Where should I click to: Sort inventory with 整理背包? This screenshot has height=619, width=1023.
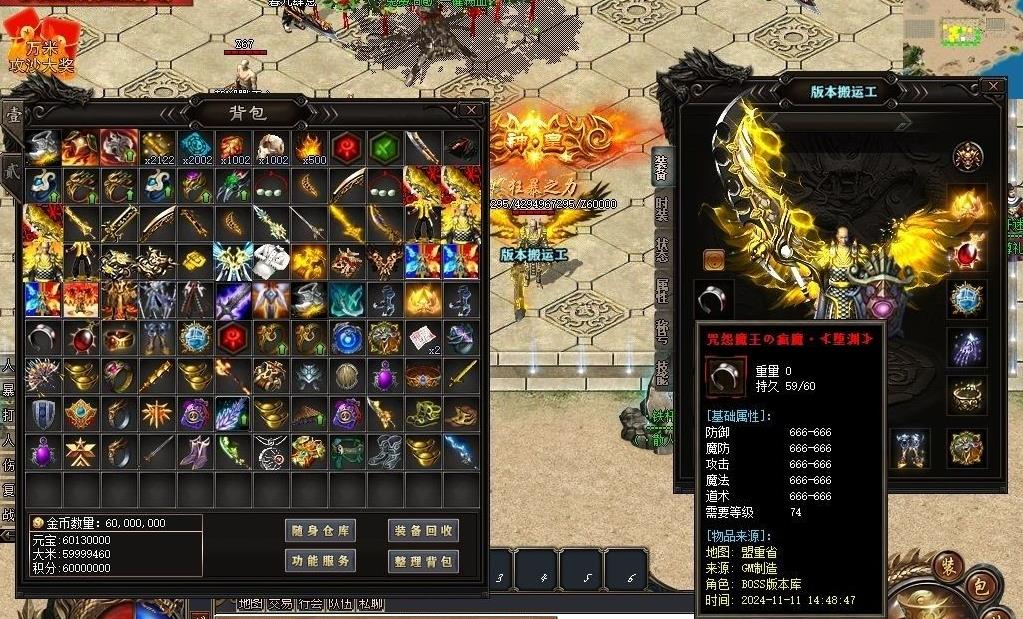[423, 561]
